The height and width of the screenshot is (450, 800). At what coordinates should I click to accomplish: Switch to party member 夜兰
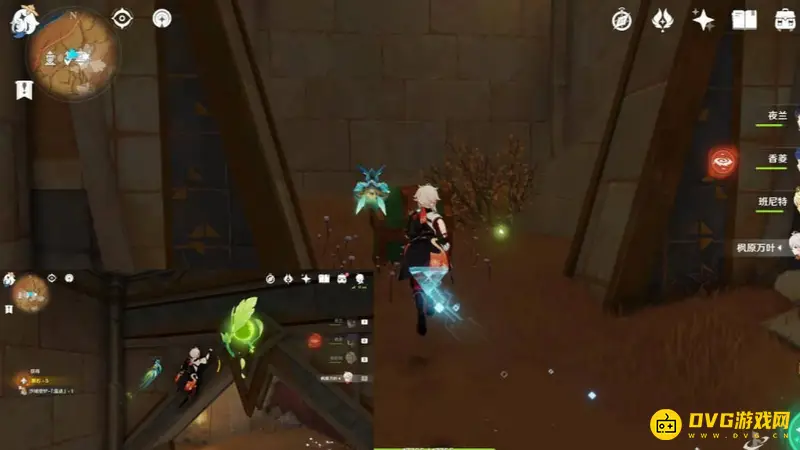(x=777, y=117)
